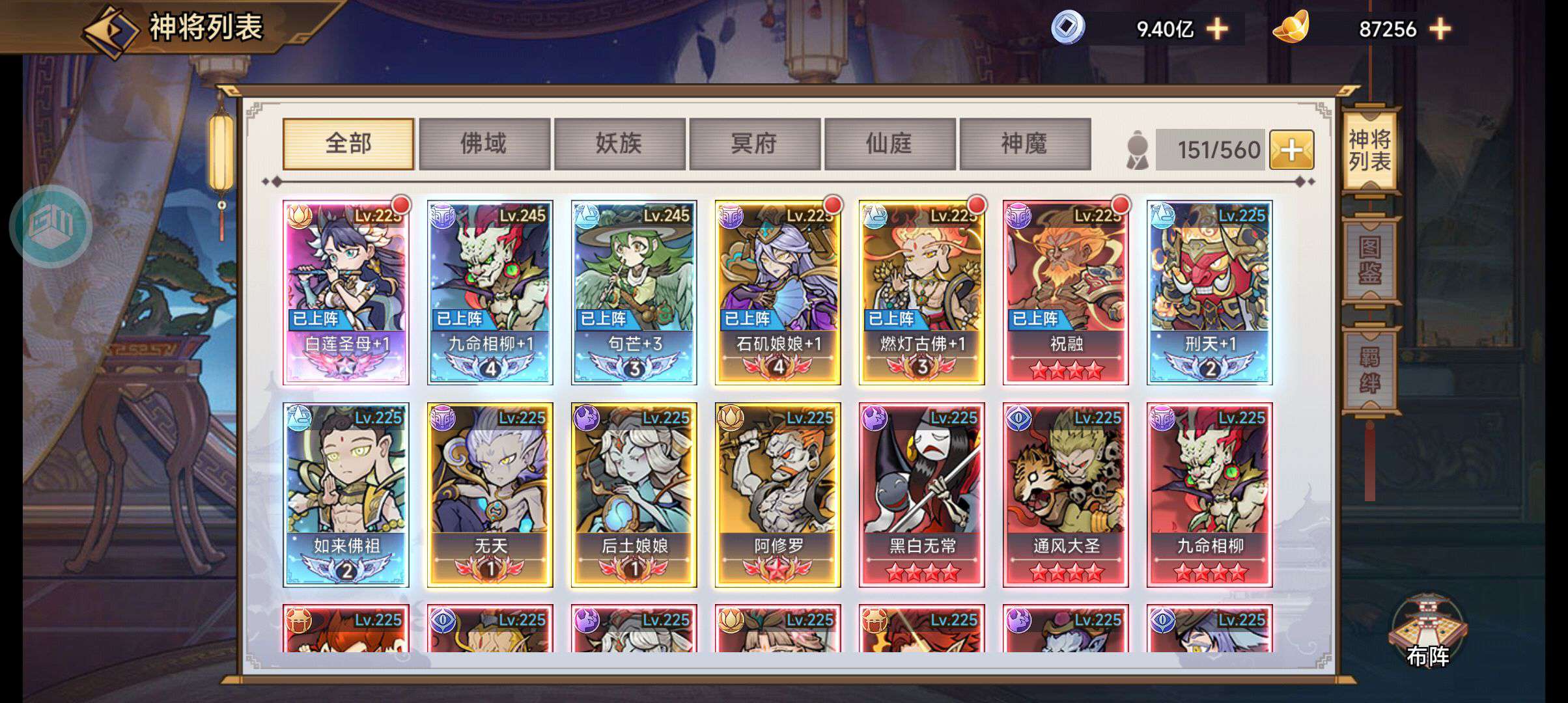Go back using the 神将列表 arrow
The width and height of the screenshot is (1568, 703).
111,30
